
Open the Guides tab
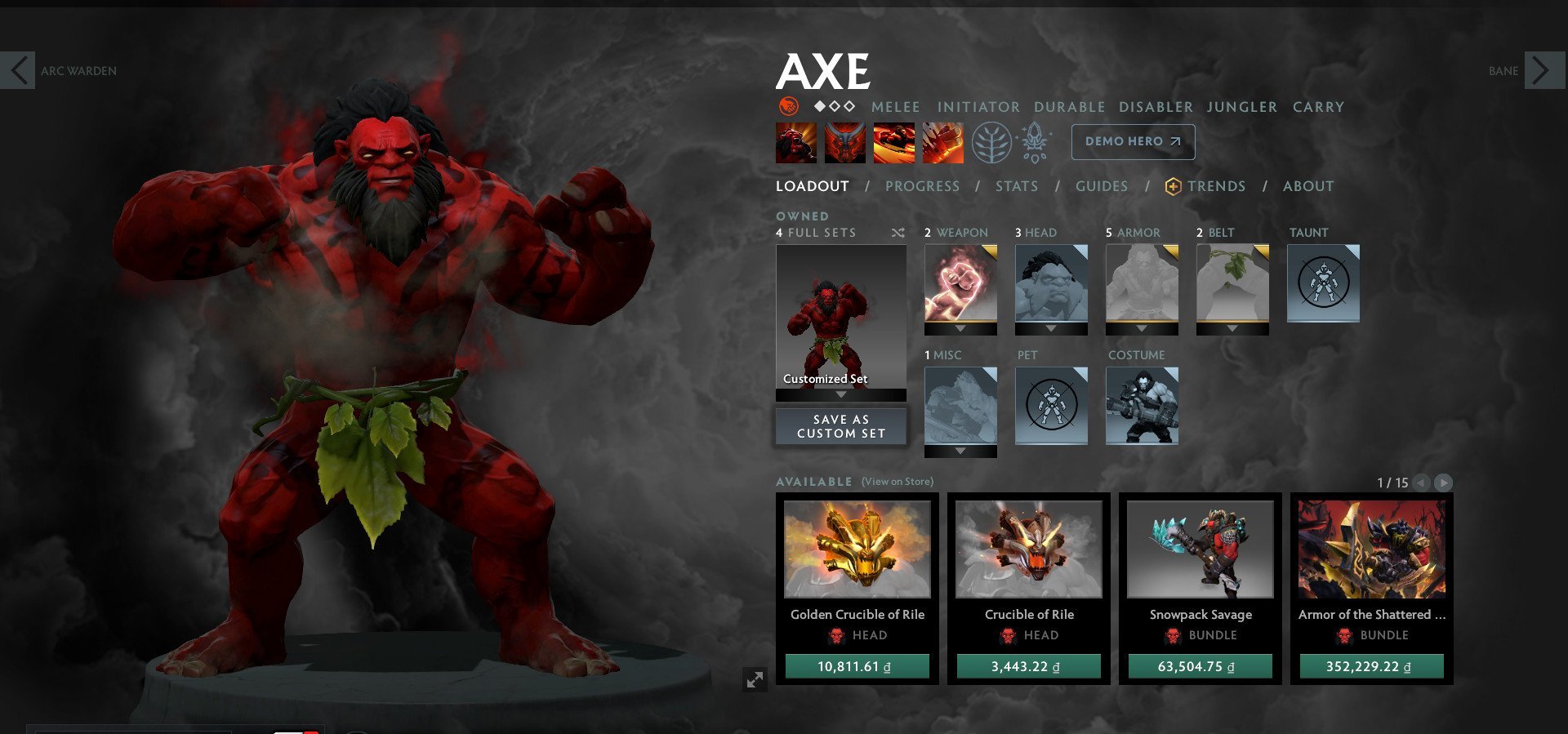pyautogui.click(x=1101, y=186)
